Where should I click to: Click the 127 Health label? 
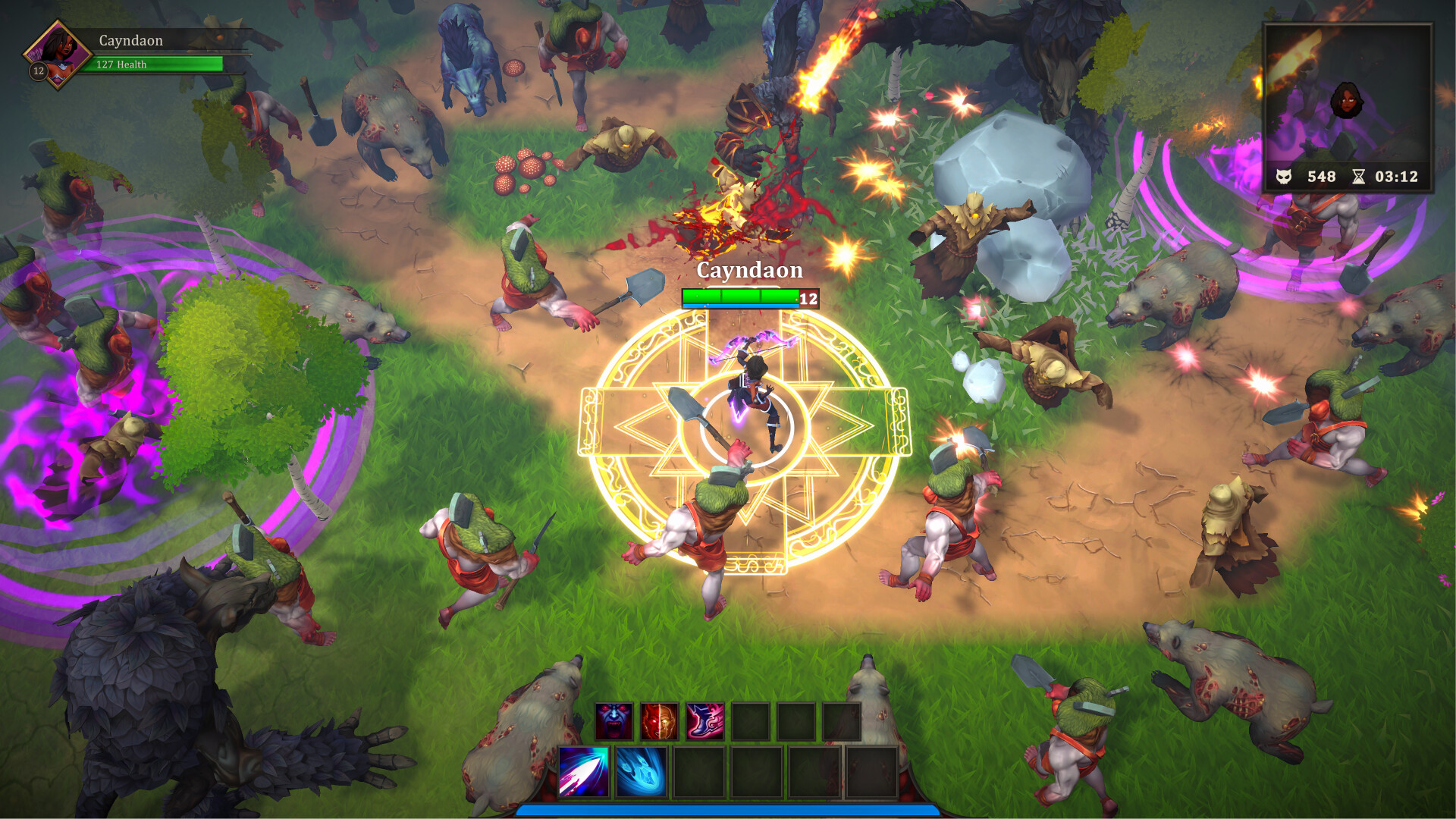[x=120, y=65]
